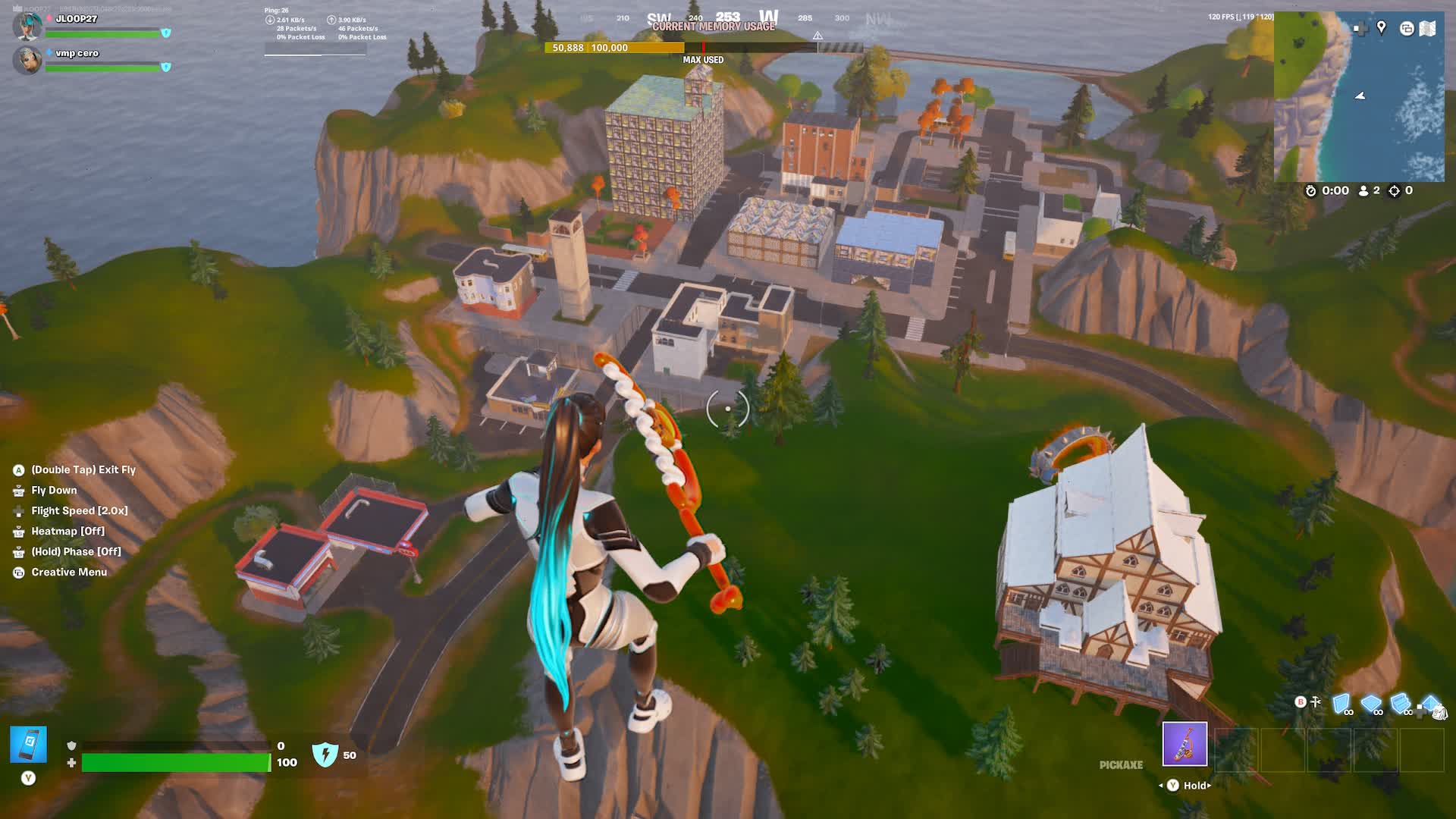Click the stopwatch timer icon below the minimap

click(x=1311, y=190)
